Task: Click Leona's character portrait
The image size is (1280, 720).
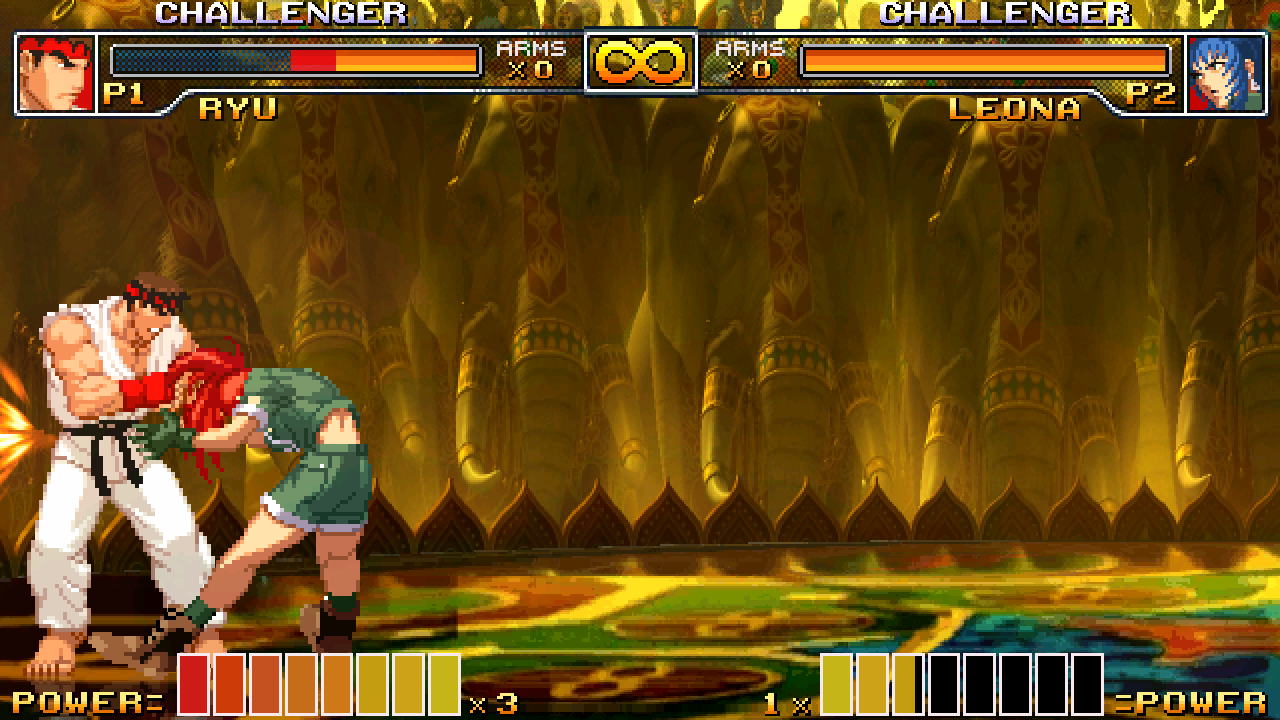Action: pyautogui.click(x=1223, y=73)
